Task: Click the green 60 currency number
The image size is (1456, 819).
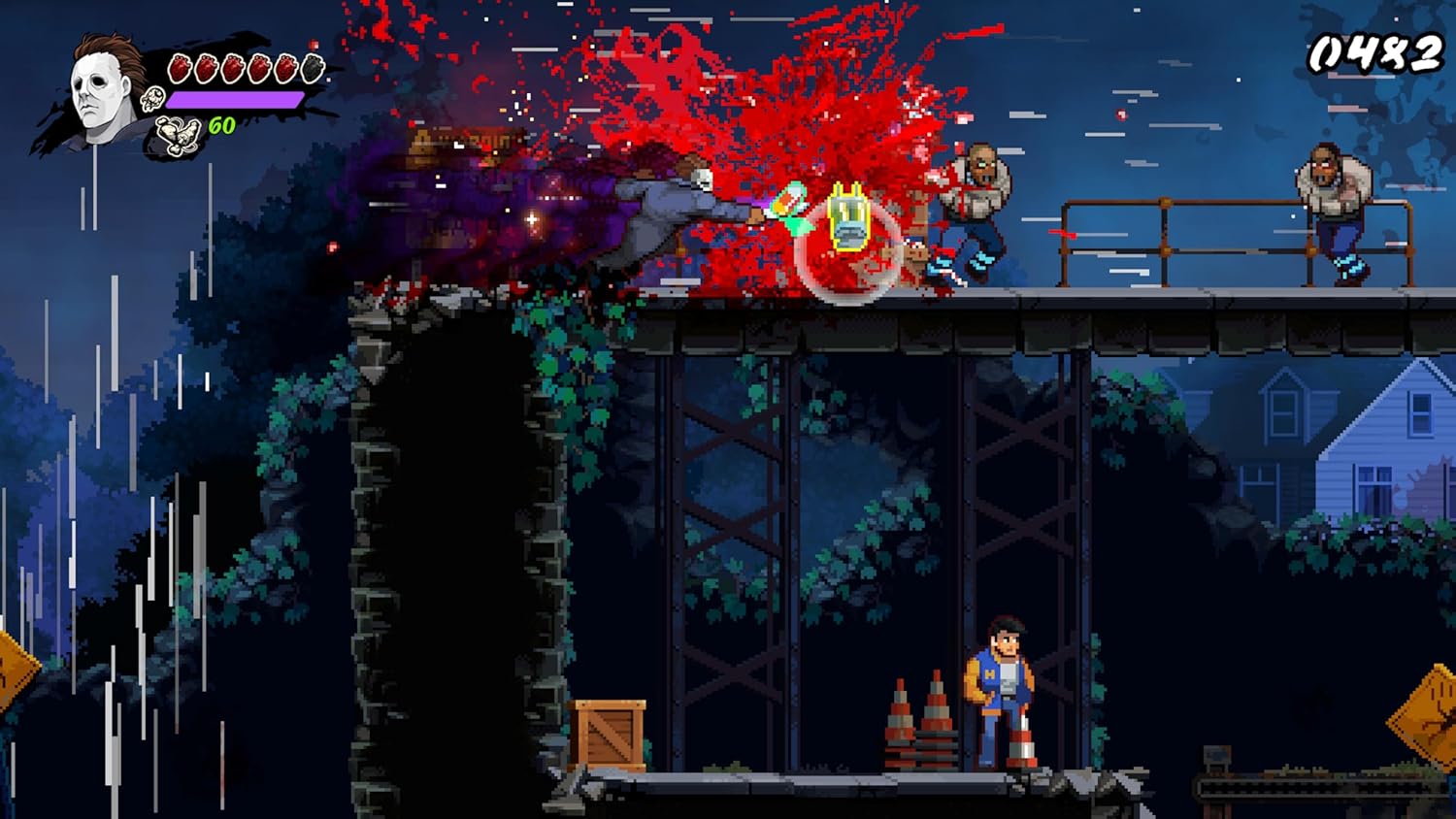Action: click(x=221, y=125)
